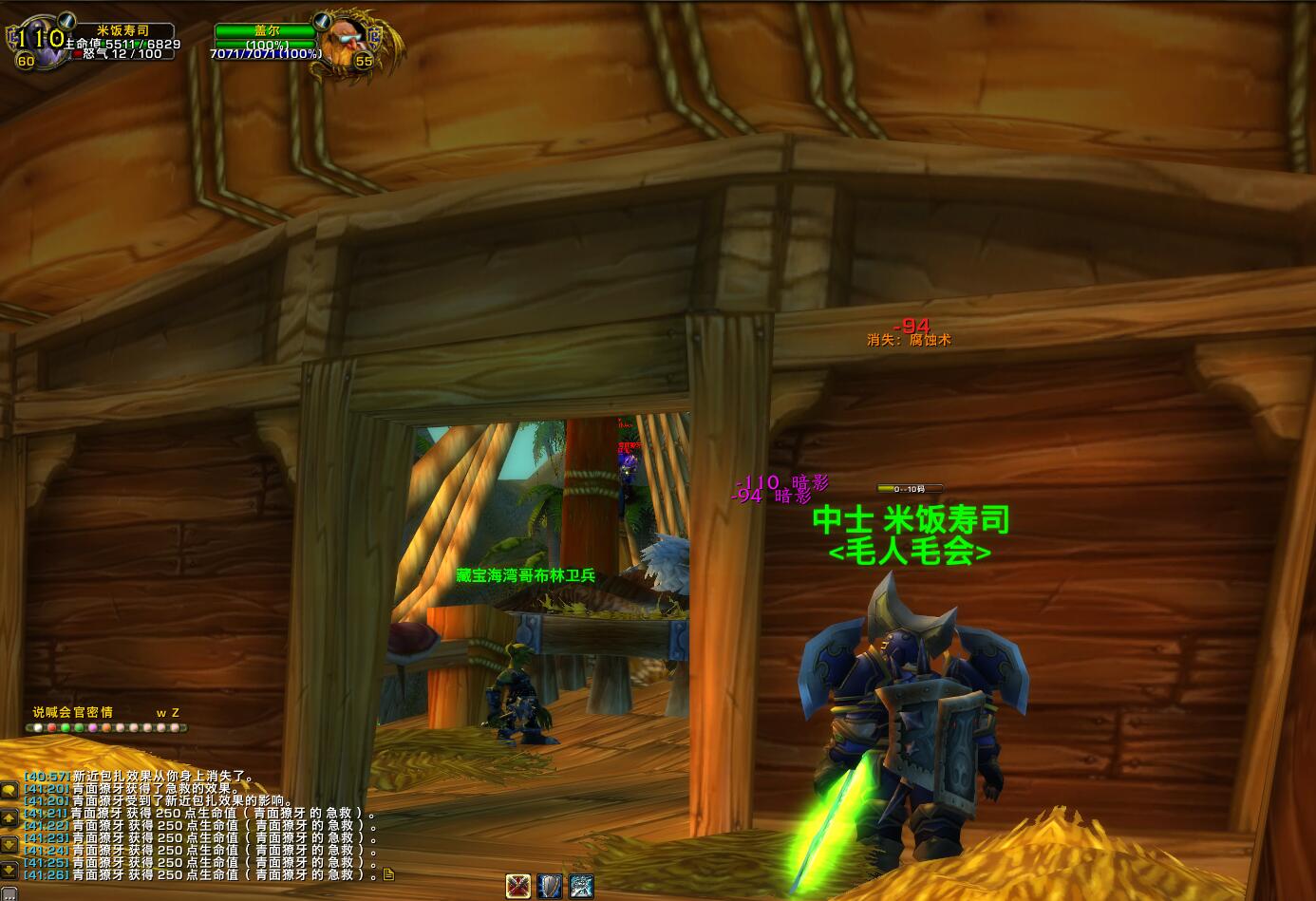
Task: Open the chat menu speech bubble button
Action: (9, 791)
